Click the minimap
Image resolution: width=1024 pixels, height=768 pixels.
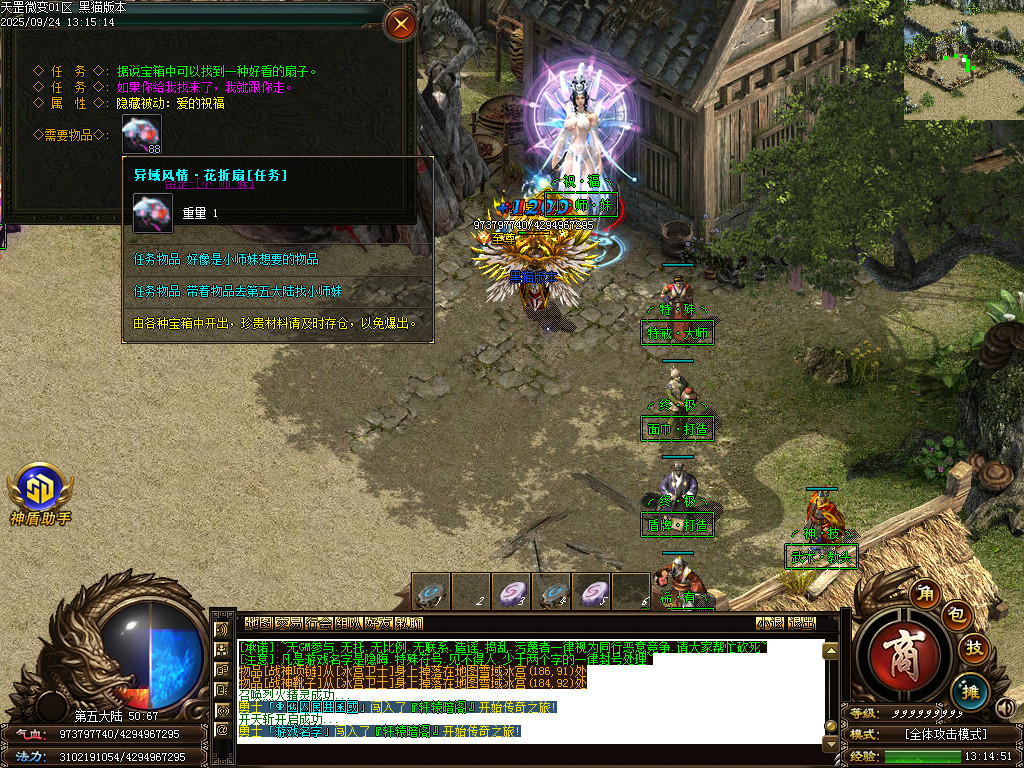coord(964,60)
